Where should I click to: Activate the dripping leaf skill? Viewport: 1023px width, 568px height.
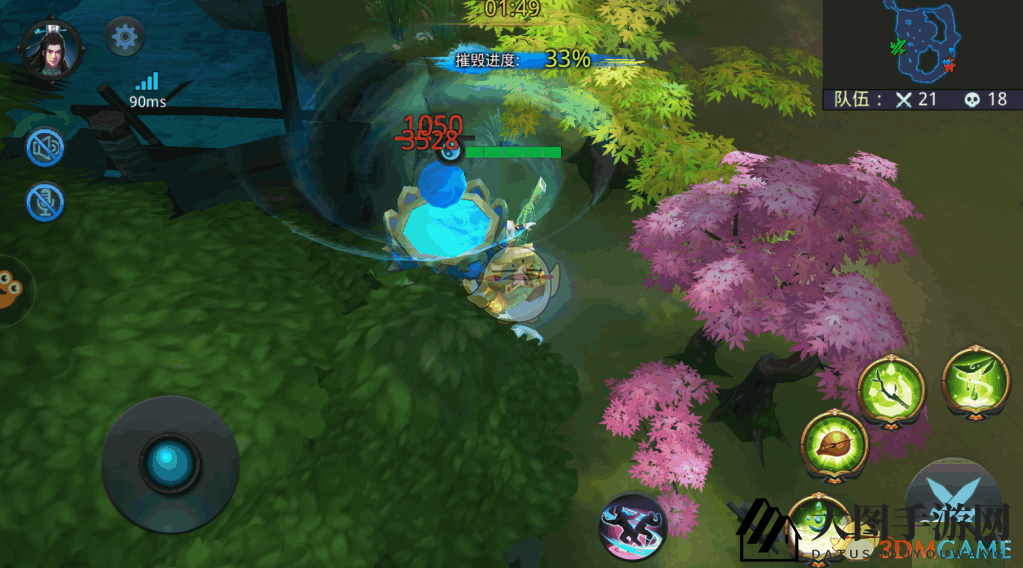(974, 380)
